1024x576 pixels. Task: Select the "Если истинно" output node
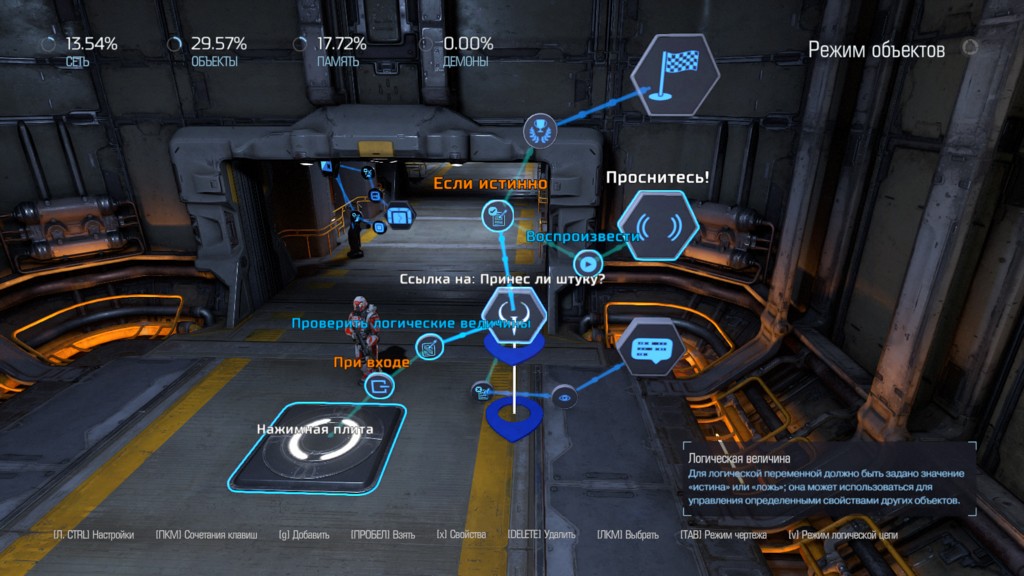coord(497,213)
